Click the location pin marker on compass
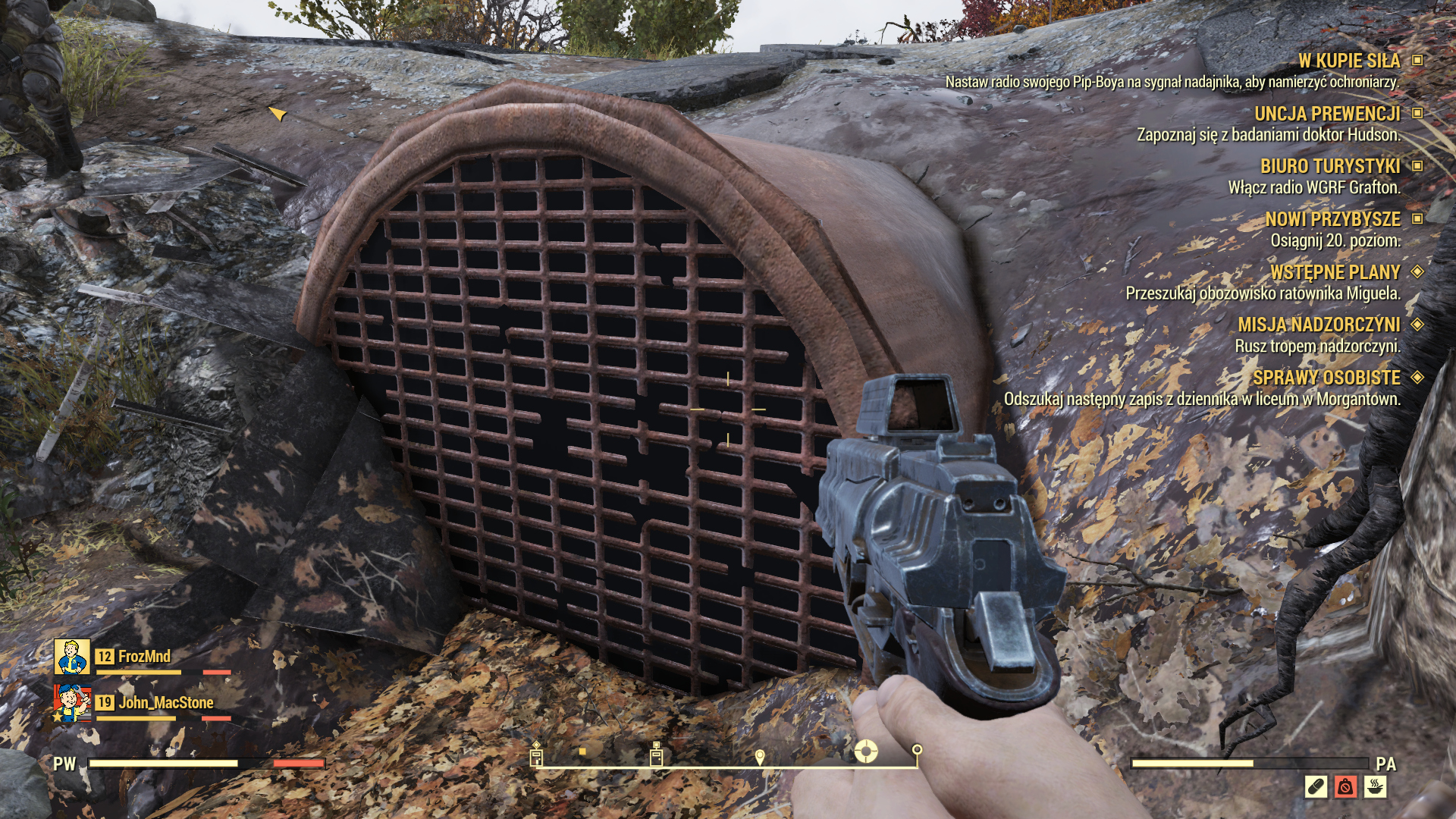 click(760, 757)
